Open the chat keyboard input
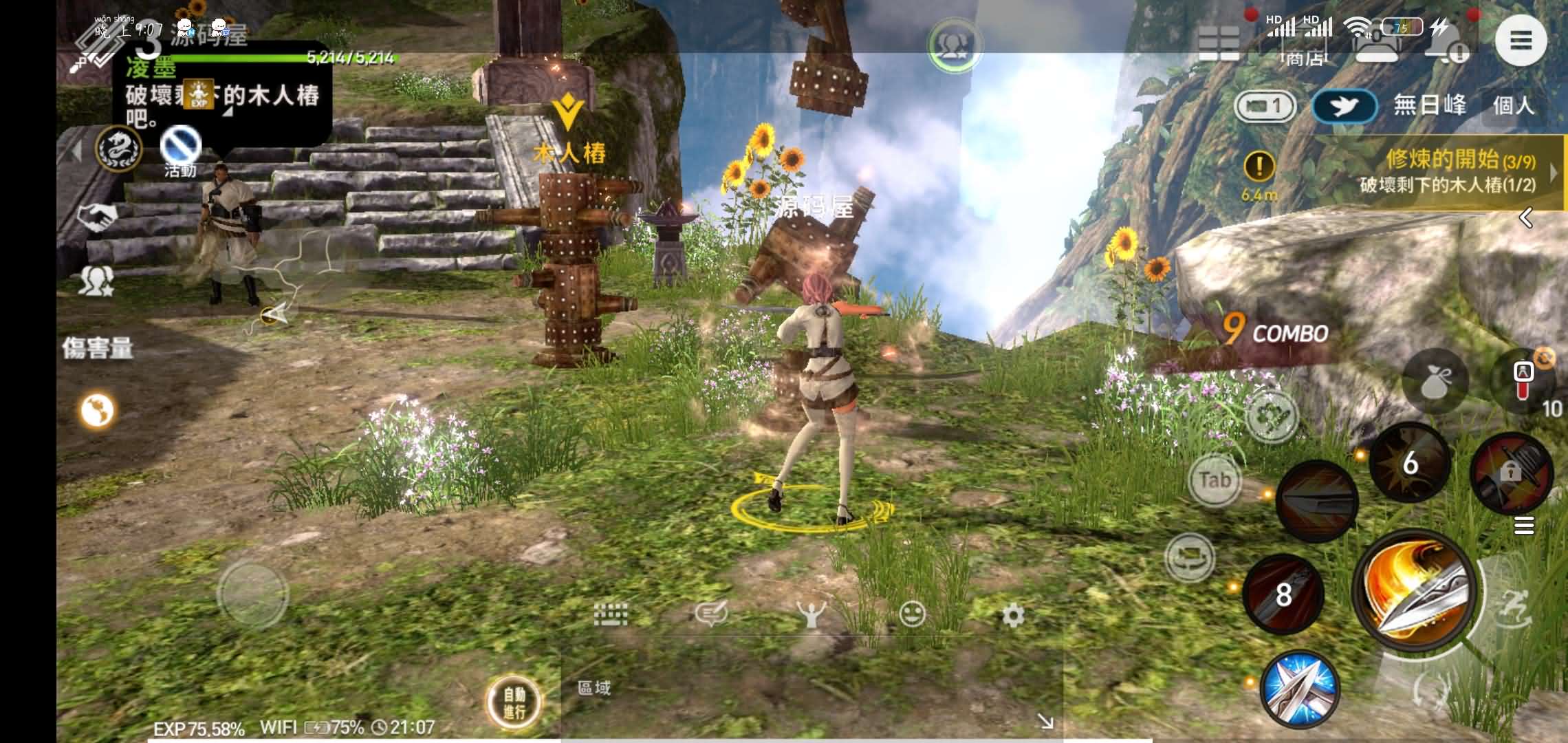Image resolution: width=1568 pixels, height=743 pixels. coord(610,614)
